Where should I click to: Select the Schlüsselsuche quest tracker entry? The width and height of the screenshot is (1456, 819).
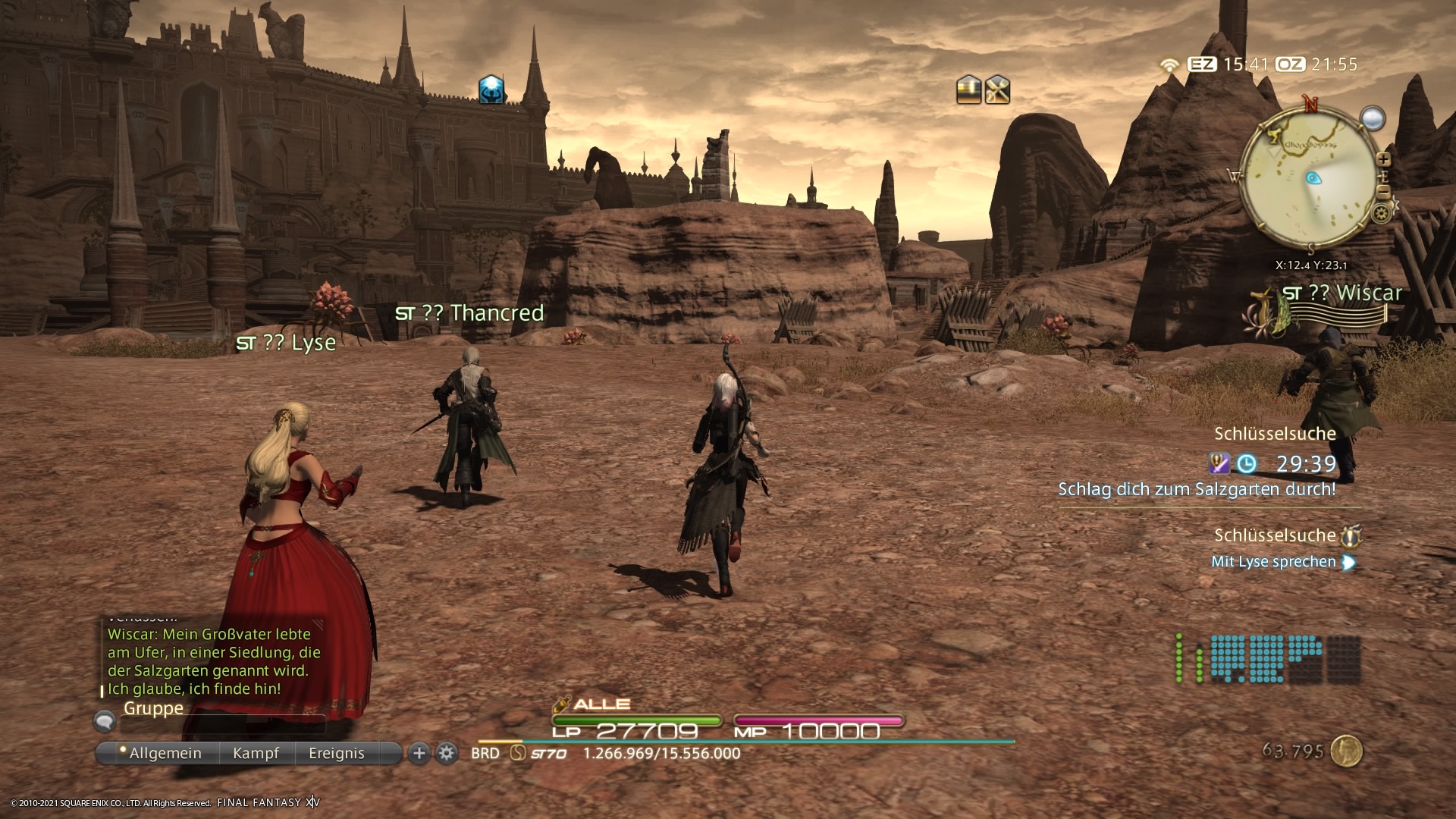(x=1275, y=535)
